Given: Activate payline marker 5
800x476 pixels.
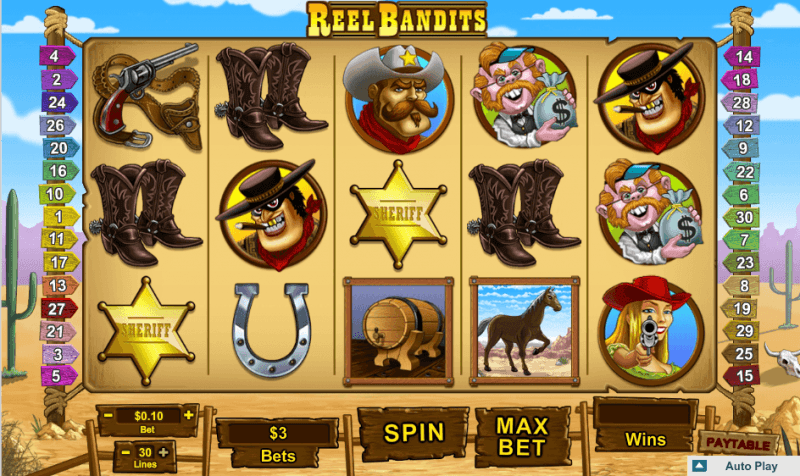Looking at the screenshot, I should [58, 376].
